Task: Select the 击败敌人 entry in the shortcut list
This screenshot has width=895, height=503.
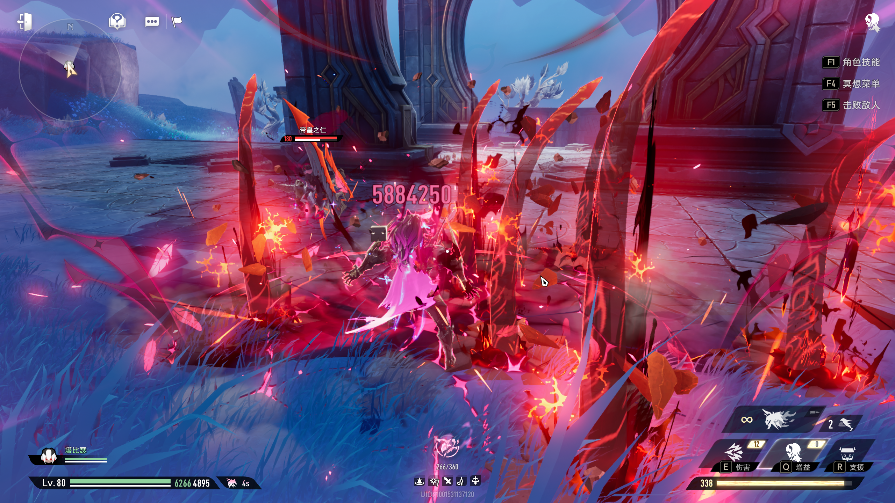Action: tap(853, 105)
